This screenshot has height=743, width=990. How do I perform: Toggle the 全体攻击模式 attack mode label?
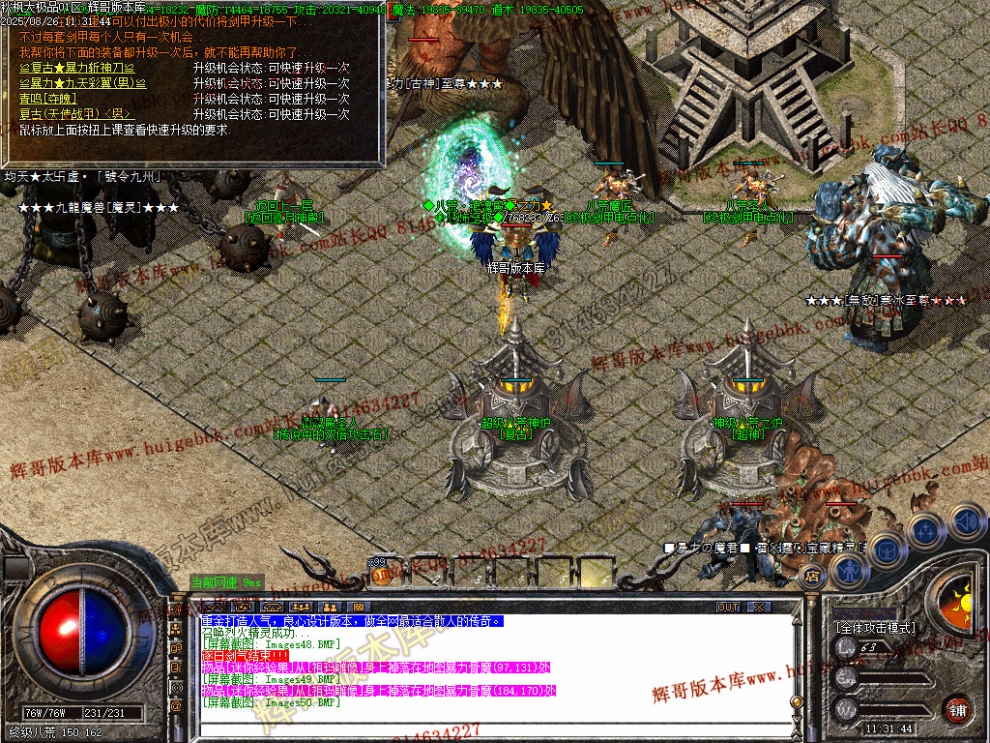[x=874, y=628]
